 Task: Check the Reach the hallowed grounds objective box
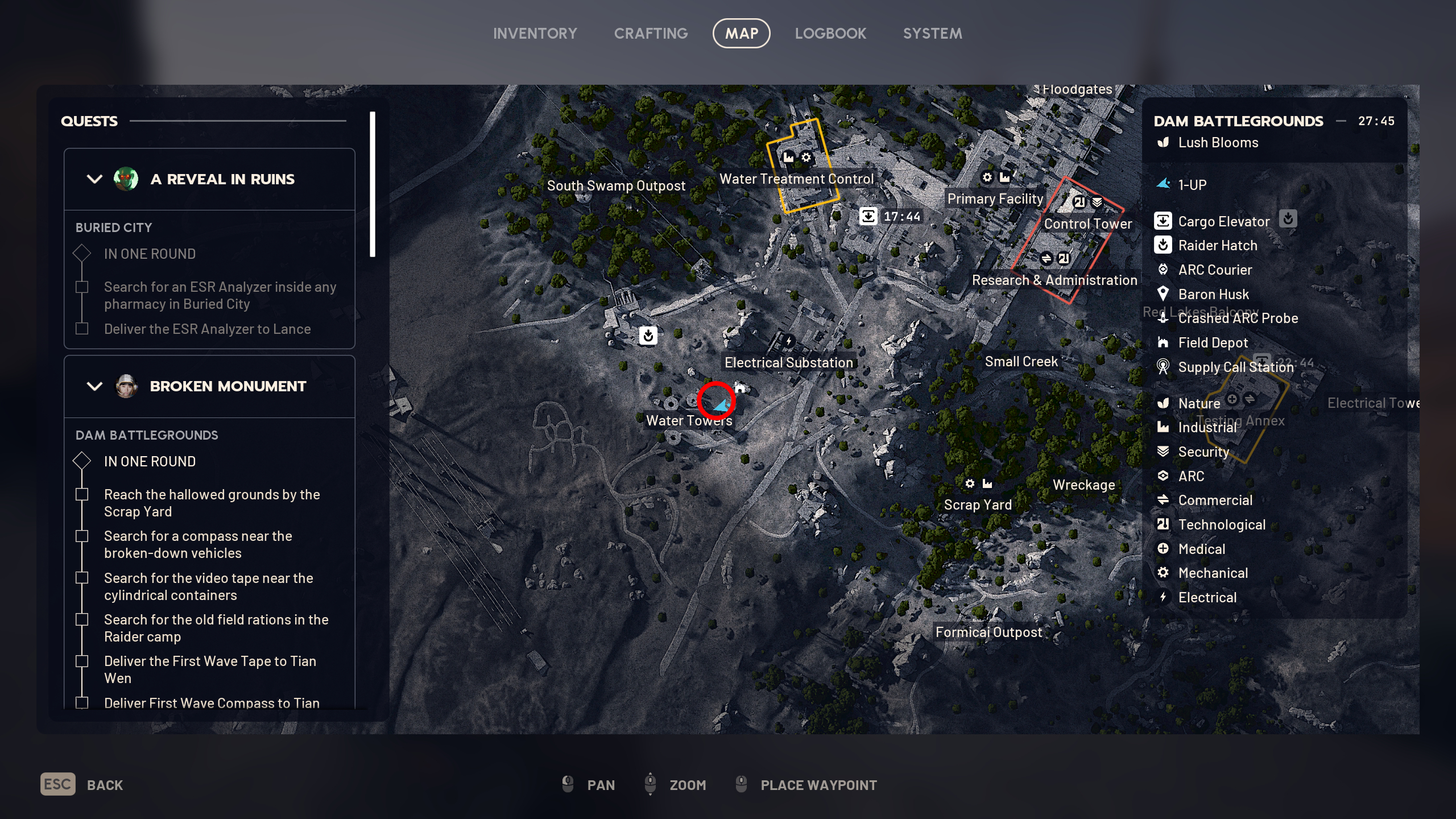pos(81,495)
